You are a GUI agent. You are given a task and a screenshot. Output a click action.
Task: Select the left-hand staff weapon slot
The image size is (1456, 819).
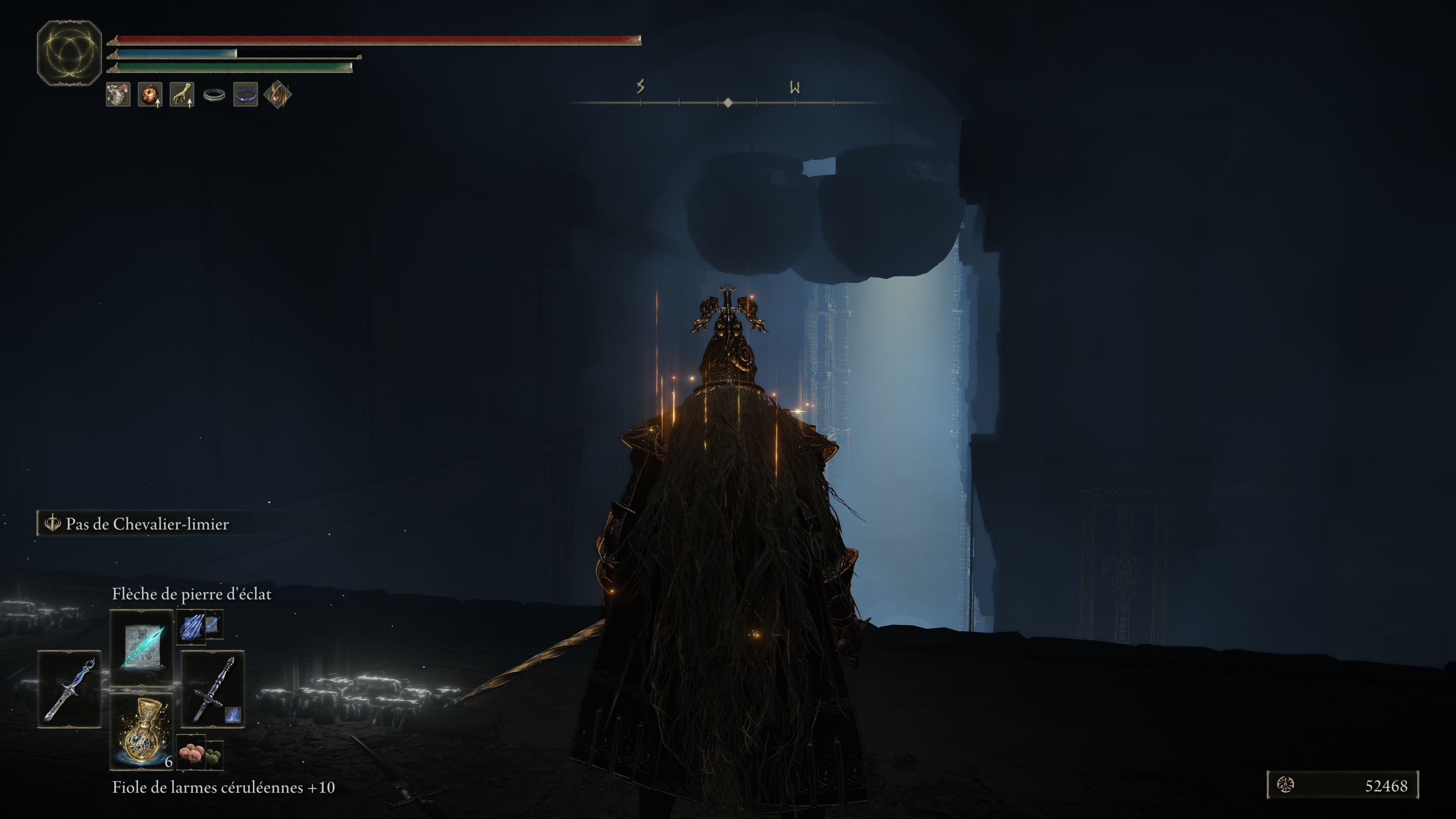(69, 689)
